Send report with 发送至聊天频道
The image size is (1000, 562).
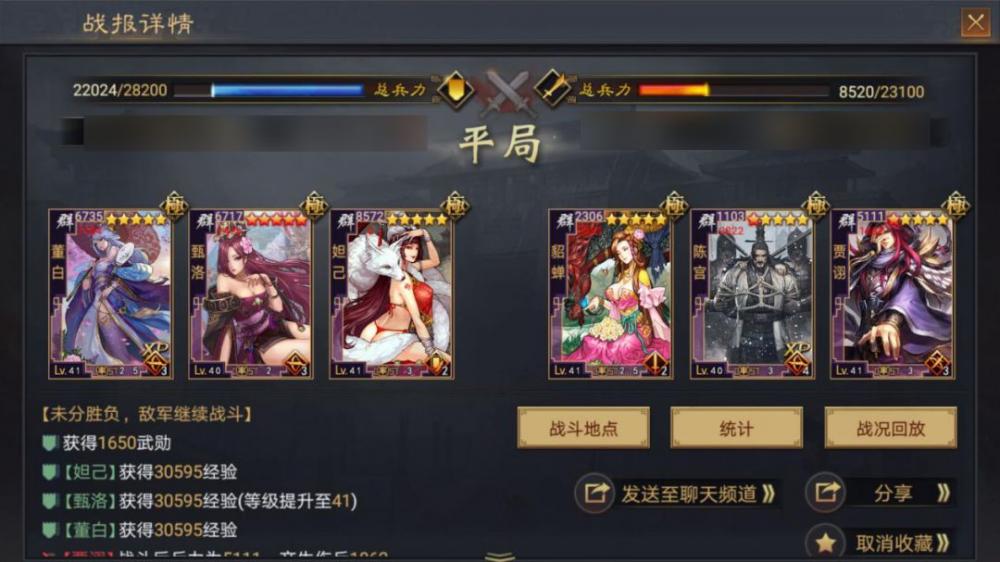(678, 493)
